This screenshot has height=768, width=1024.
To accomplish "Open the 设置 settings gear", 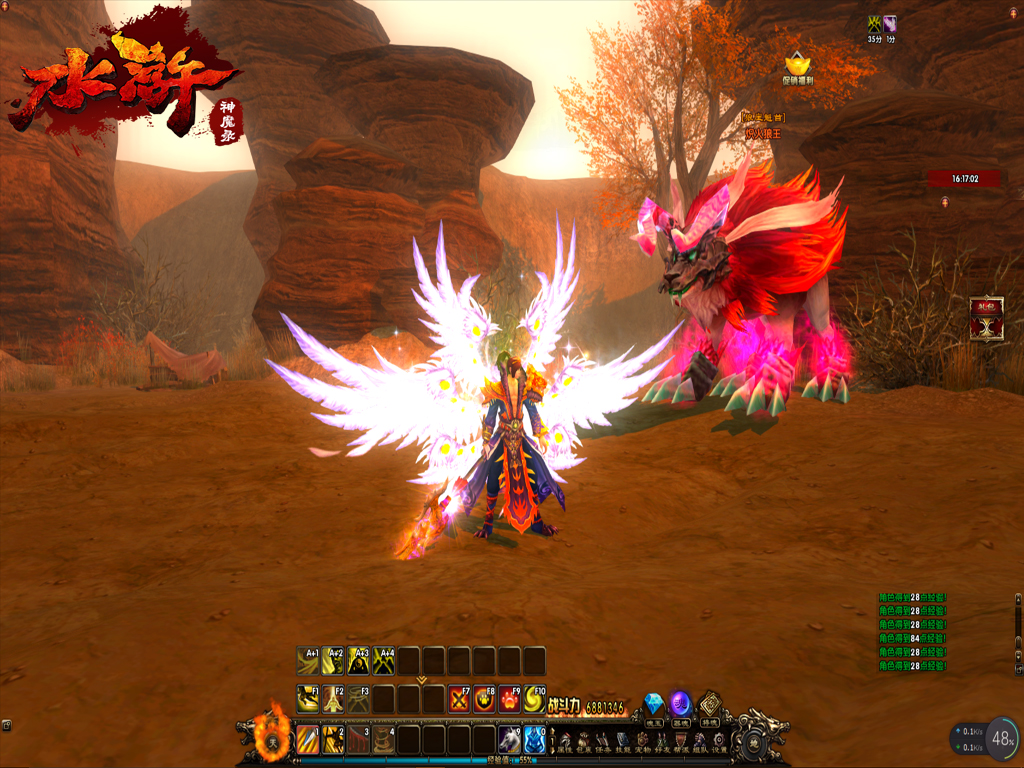I will point(719,741).
